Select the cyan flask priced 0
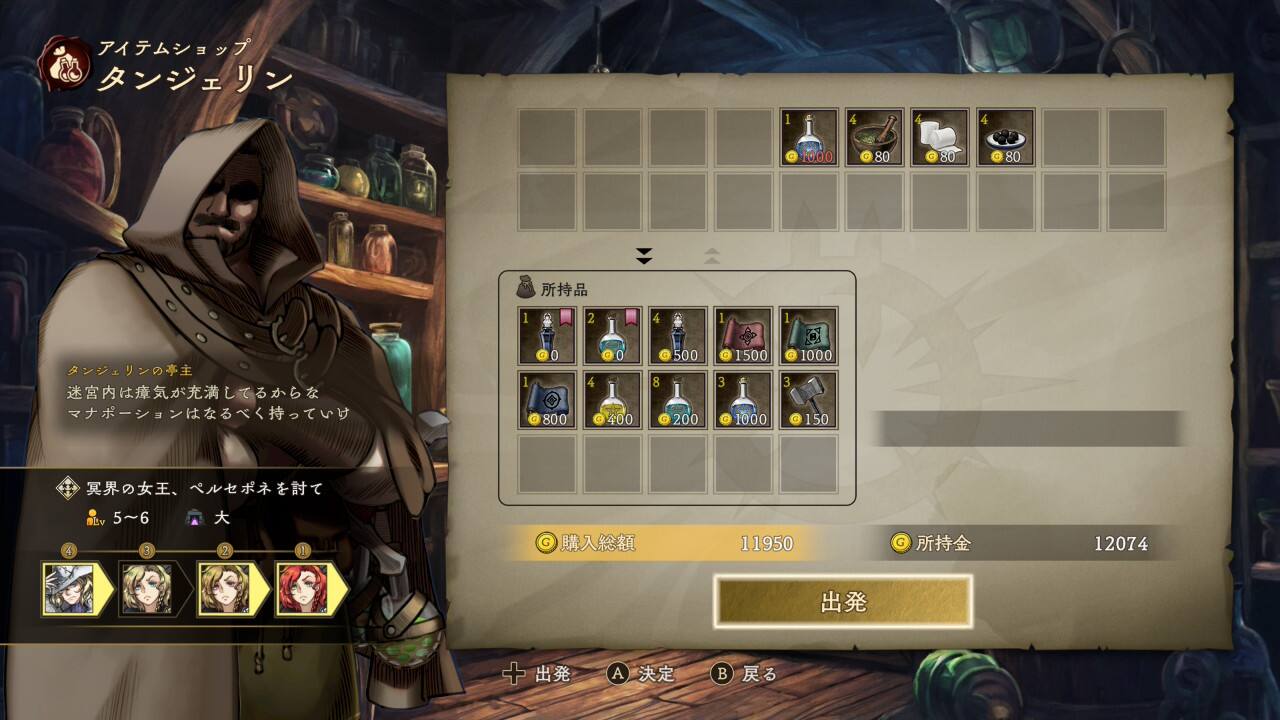Image resolution: width=1280 pixels, height=720 pixels. 612,335
